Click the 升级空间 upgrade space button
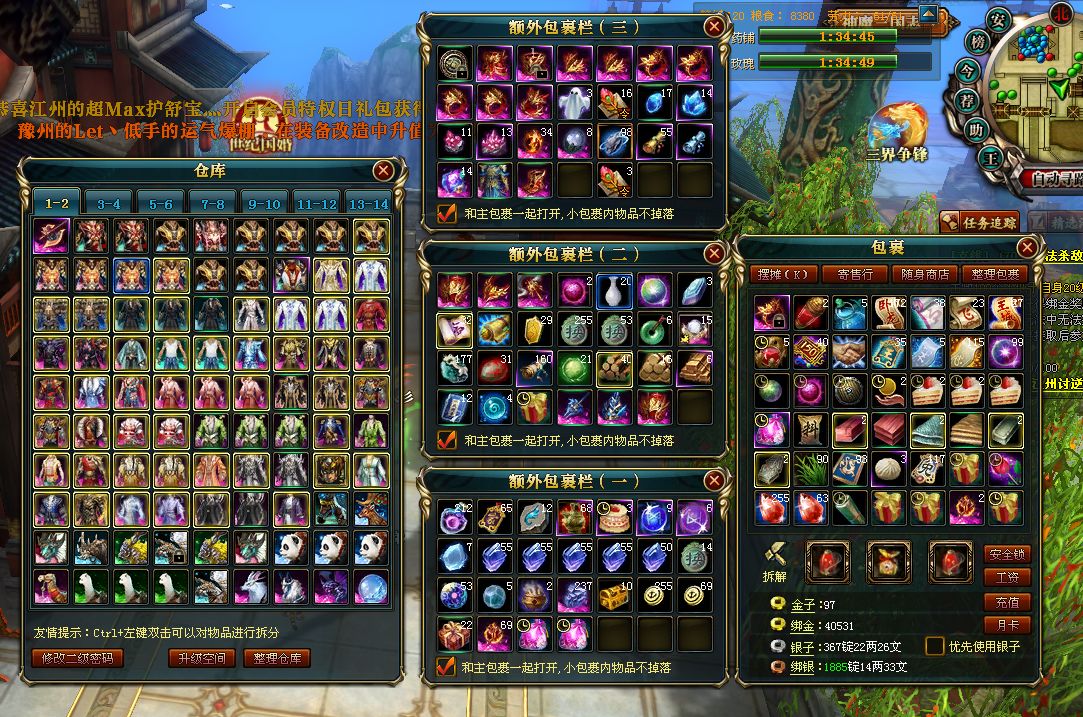Image resolution: width=1083 pixels, height=717 pixels. tap(201, 658)
